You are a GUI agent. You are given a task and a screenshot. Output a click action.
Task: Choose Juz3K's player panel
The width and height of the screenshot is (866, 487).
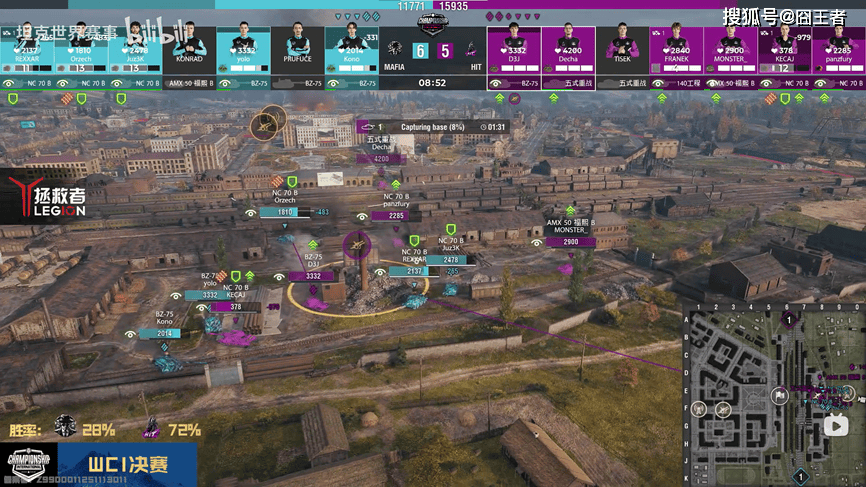(x=135, y=46)
